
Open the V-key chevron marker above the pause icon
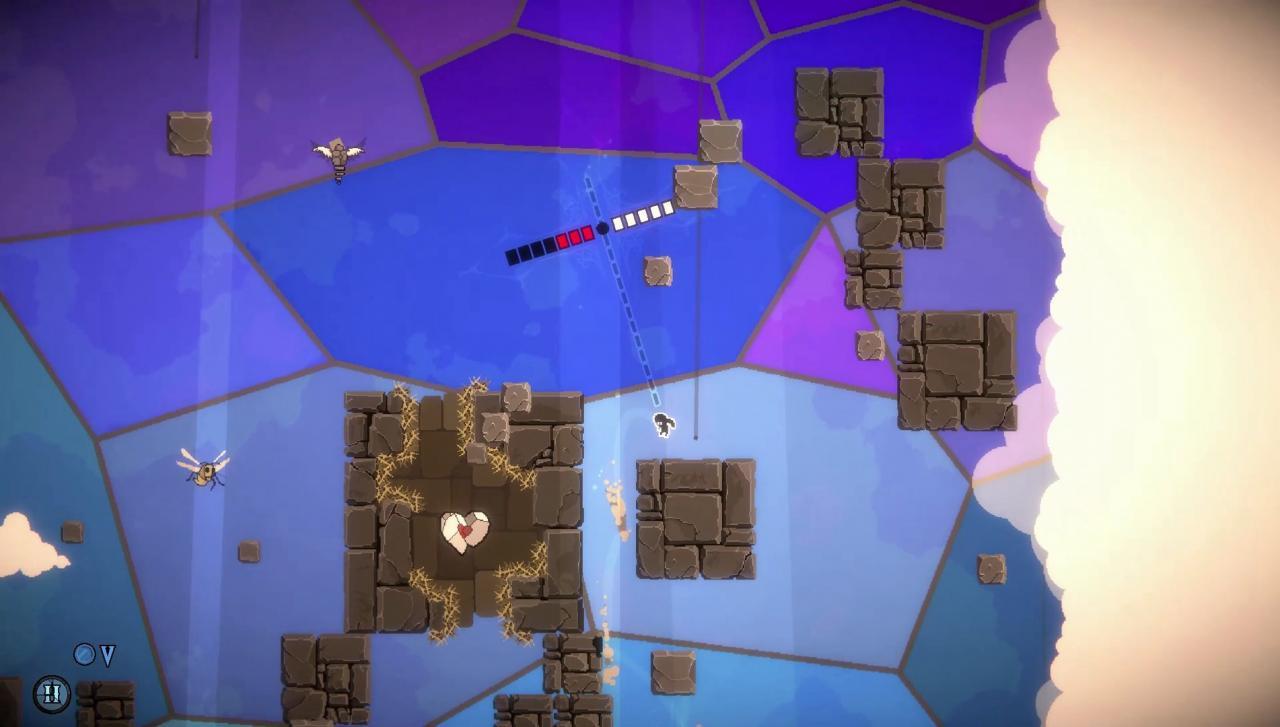tap(107, 656)
